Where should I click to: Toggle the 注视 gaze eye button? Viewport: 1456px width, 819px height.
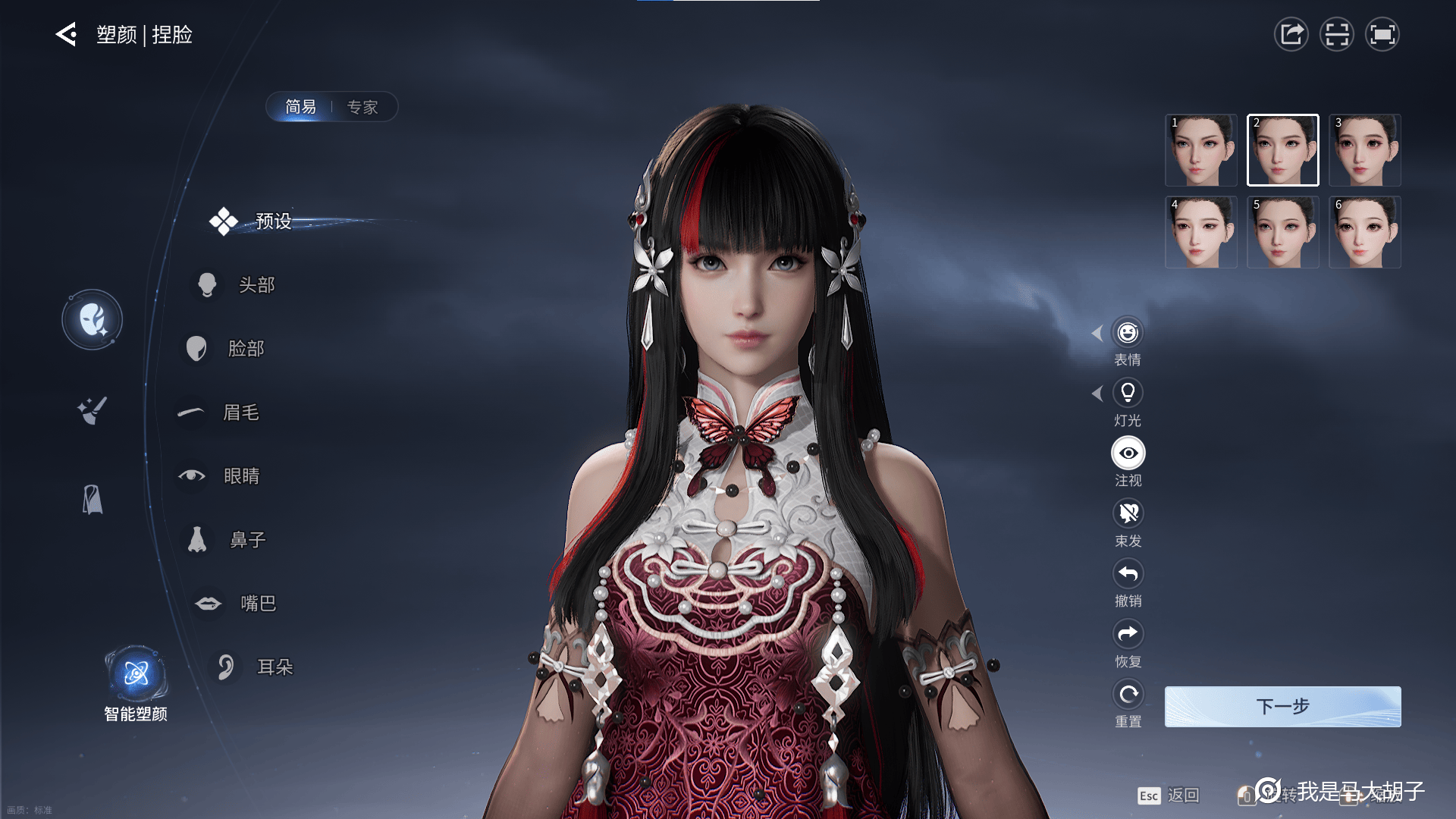pyautogui.click(x=1128, y=453)
